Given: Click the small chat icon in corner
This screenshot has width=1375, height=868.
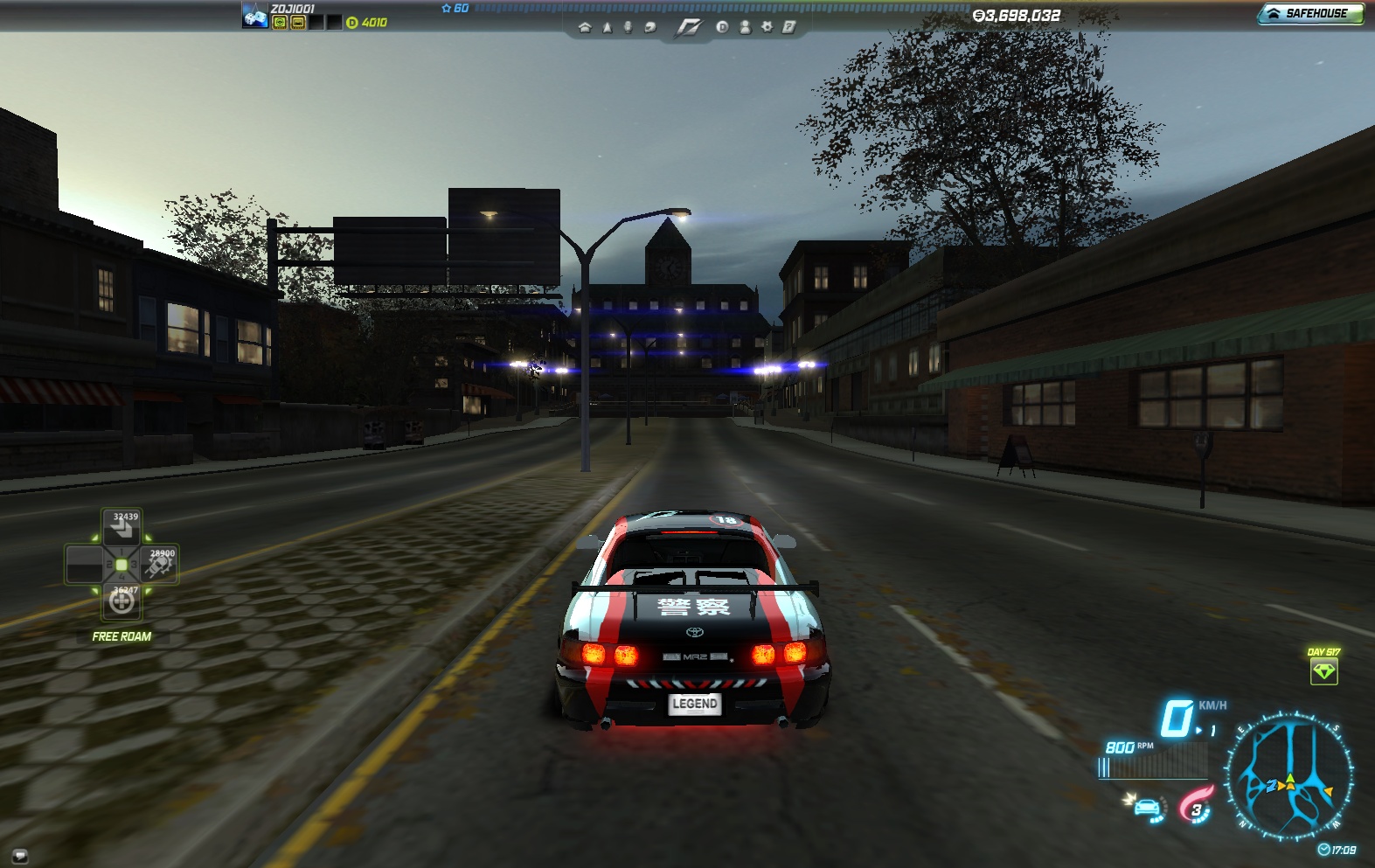Looking at the screenshot, I should click(x=20, y=856).
